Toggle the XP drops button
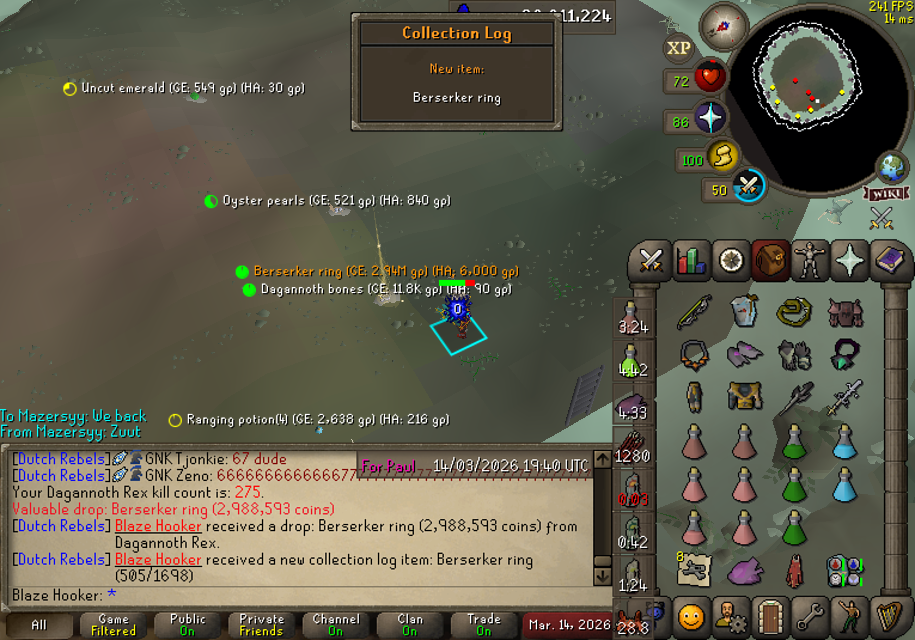The height and width of the screenshot is (640, 915). pyautogui.click(x=678, y=48)
